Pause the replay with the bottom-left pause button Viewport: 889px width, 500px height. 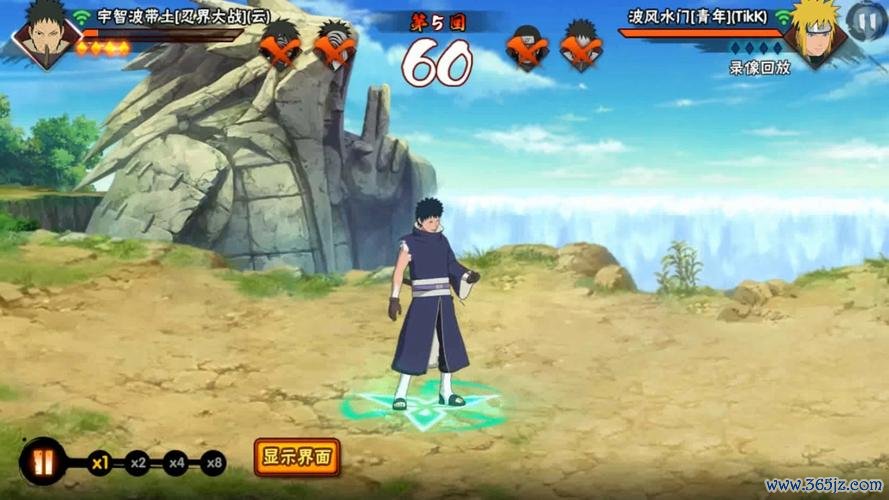[x=42, y=463]
